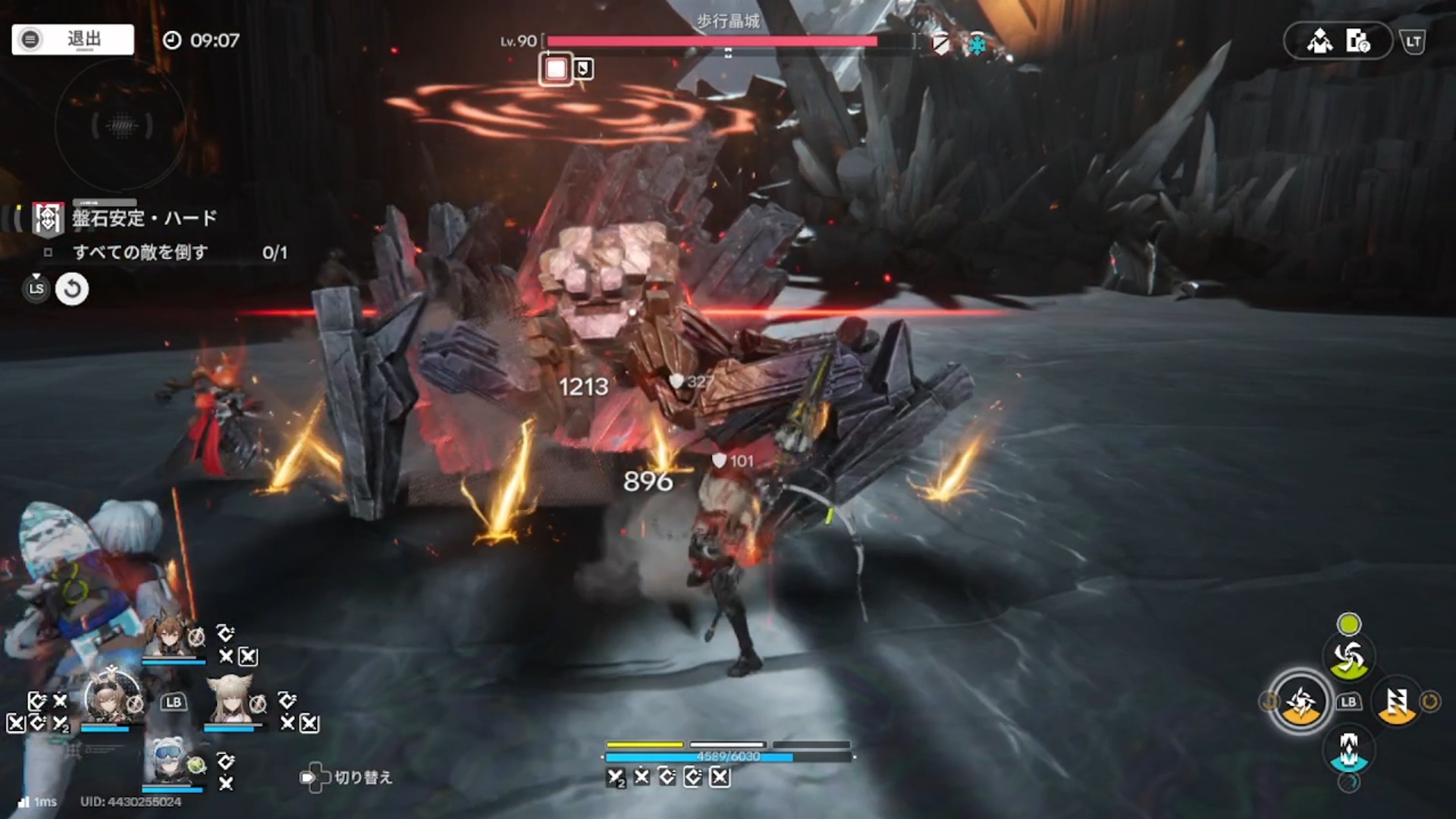Open the team formation icon
Viewport: 1456px width, 819px height.
tap(1319, 41)
